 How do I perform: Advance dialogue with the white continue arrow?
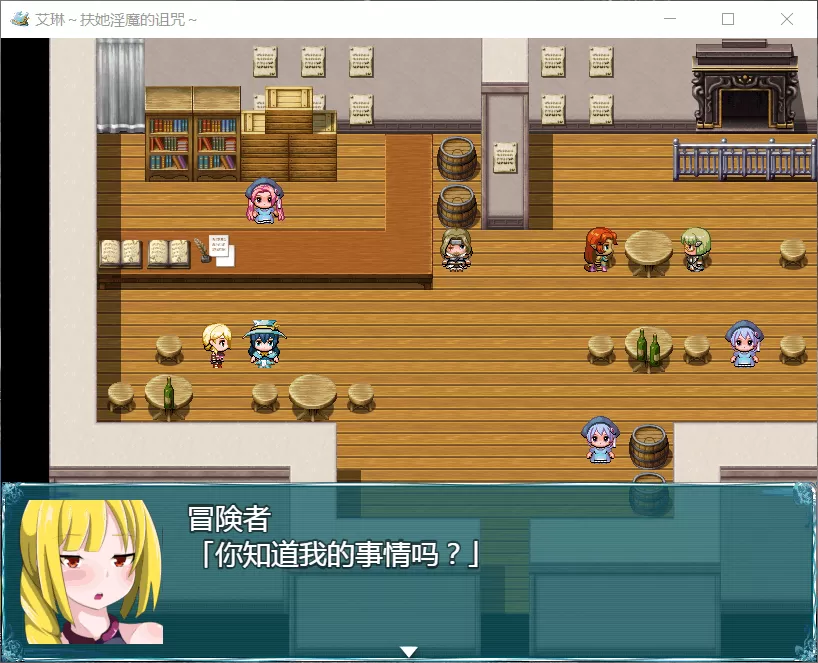(x=408, y=651)
